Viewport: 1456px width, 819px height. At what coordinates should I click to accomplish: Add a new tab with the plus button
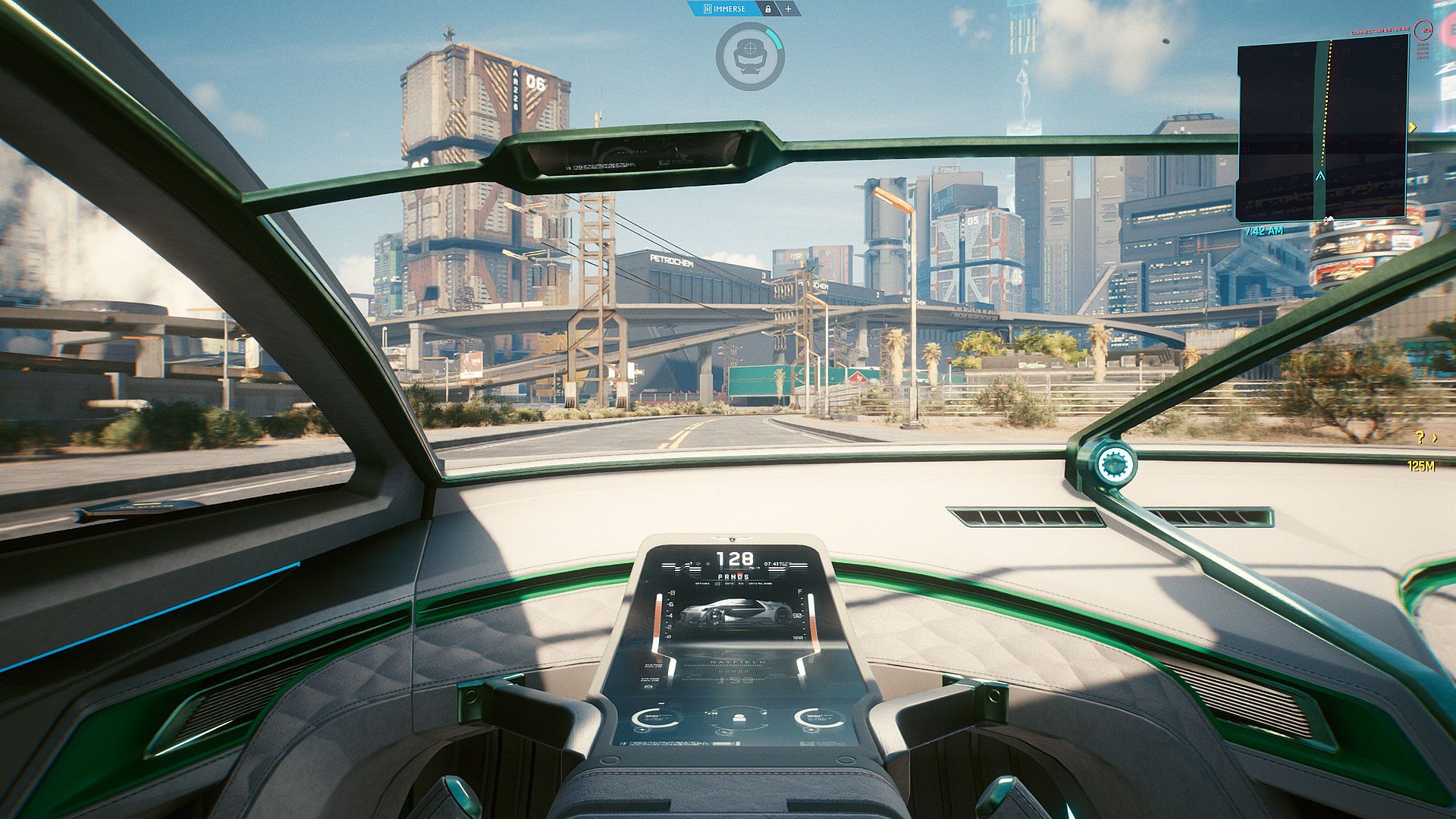tap(788, 9)
